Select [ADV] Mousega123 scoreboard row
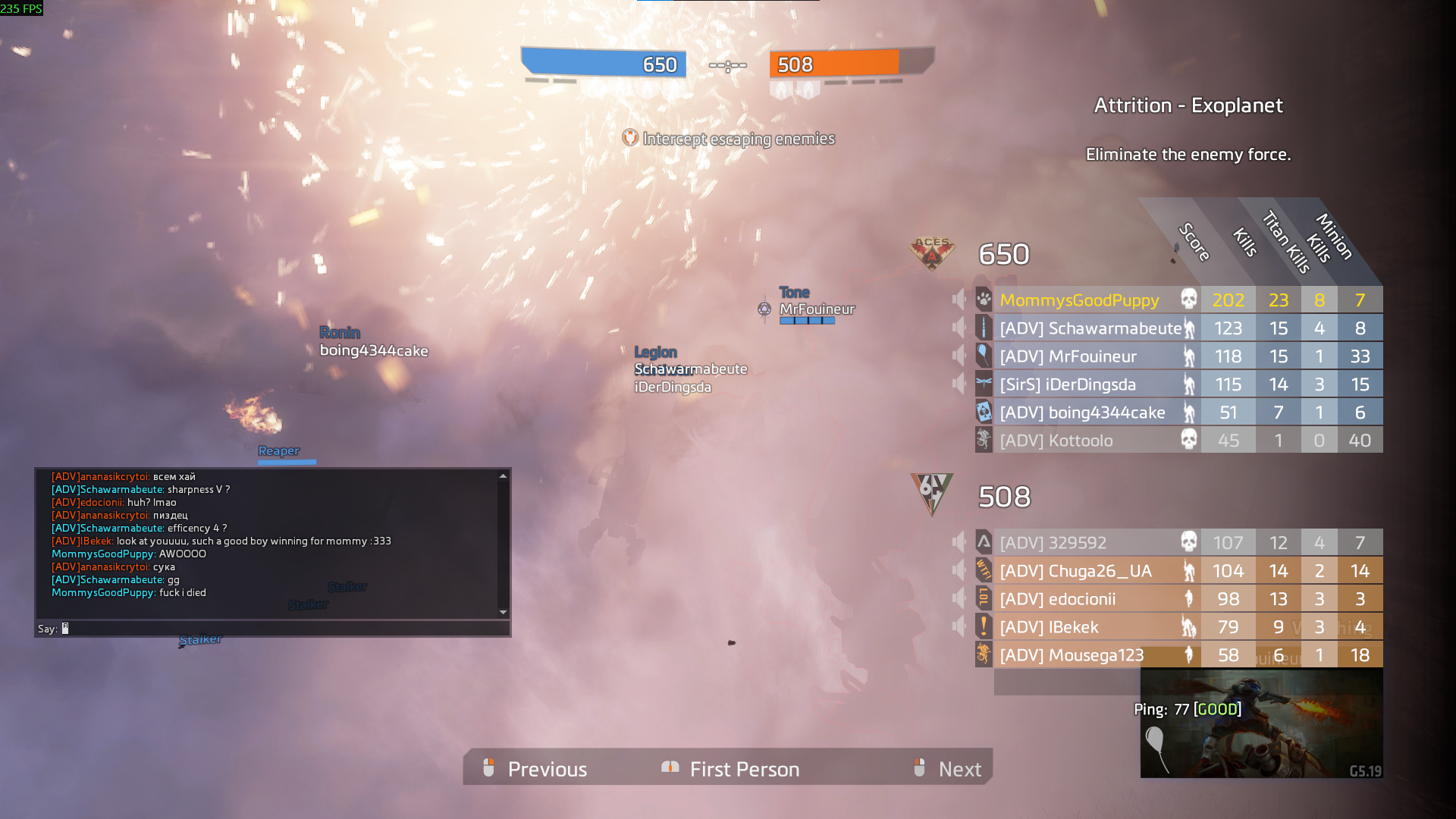Screen dimensions: 1456x819 point(1071,655)
